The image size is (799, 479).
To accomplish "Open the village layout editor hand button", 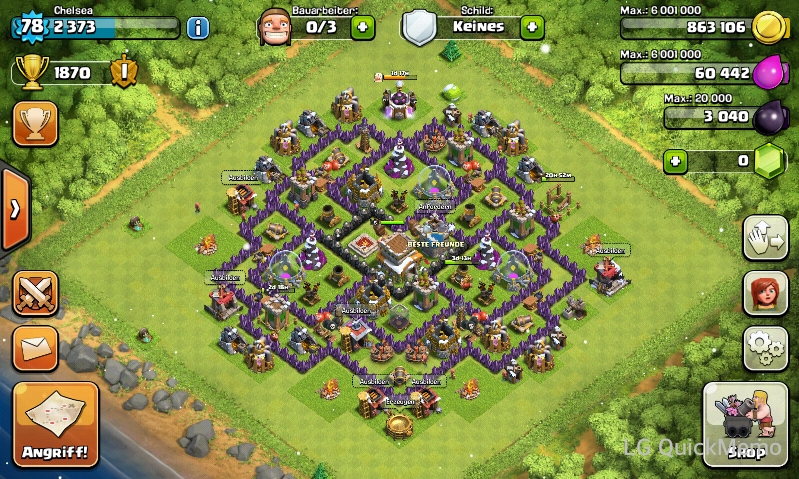I will click(766, 239).
